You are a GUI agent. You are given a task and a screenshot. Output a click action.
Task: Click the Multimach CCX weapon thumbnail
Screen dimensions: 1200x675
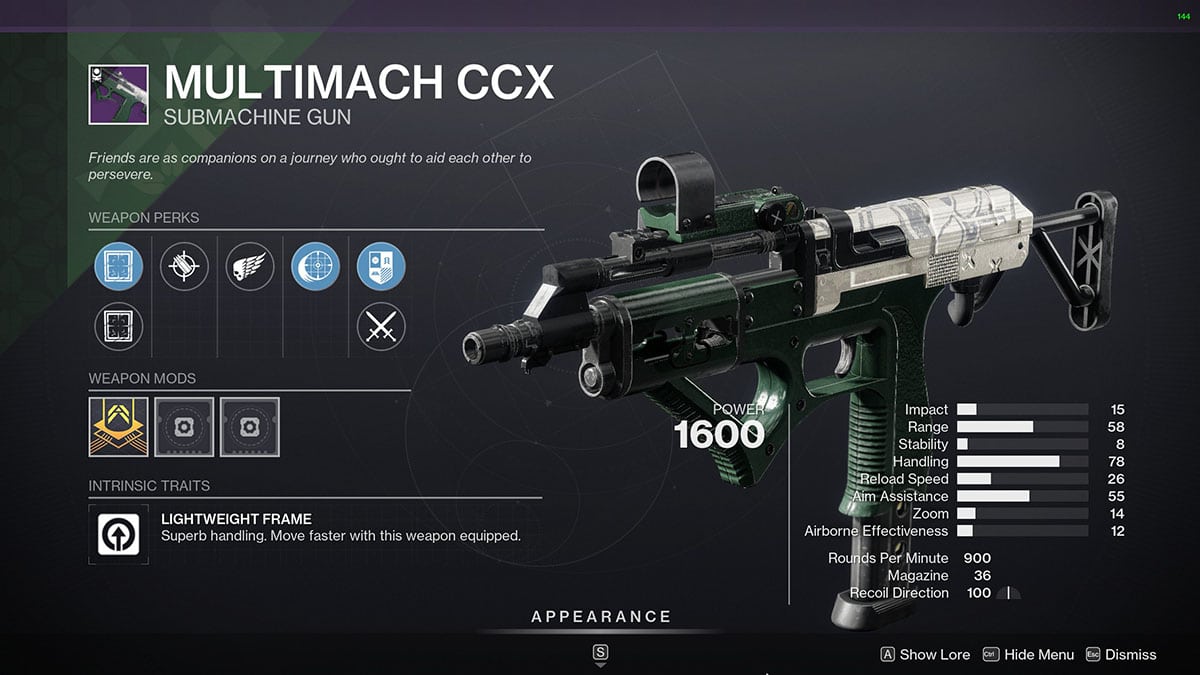click(x=119, y=95)
